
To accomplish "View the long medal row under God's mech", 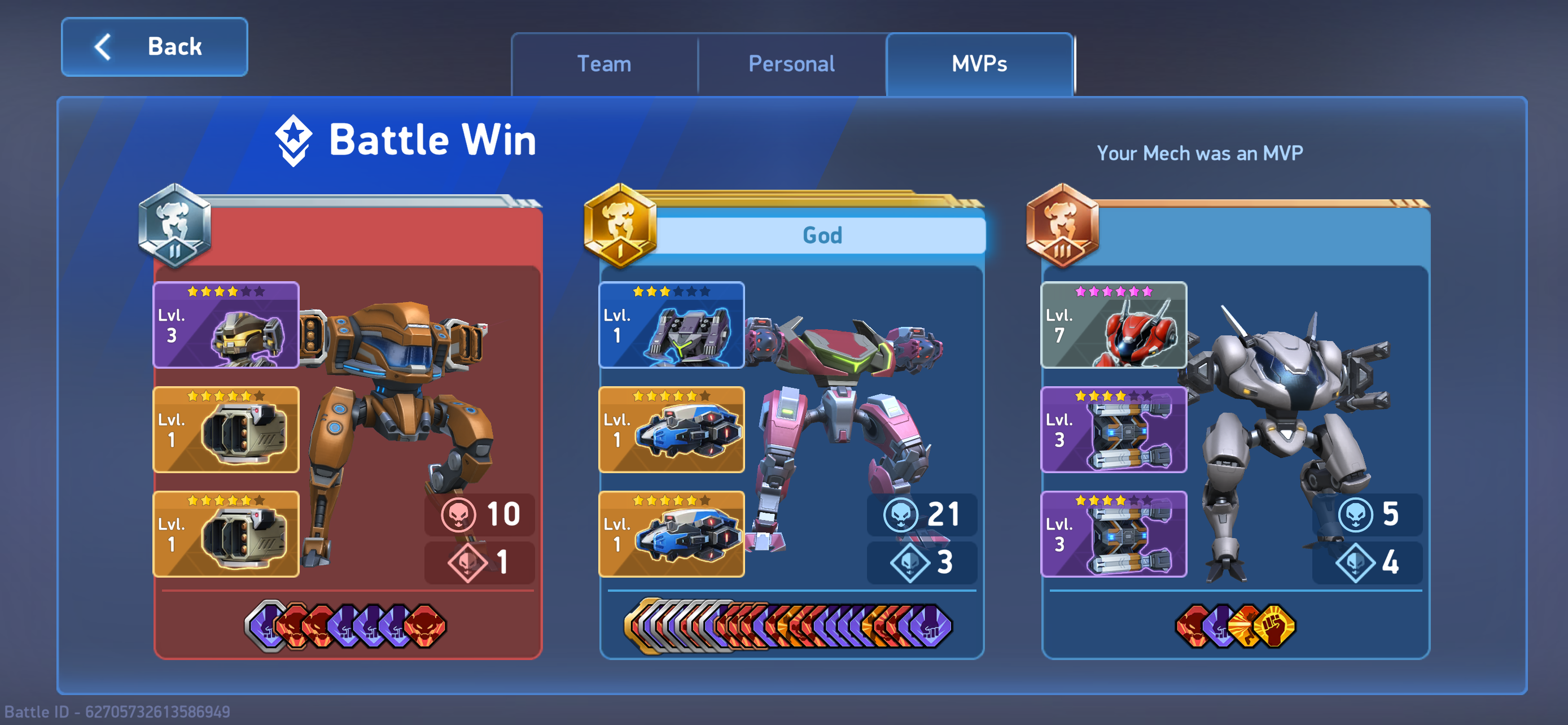I will 789,626.
